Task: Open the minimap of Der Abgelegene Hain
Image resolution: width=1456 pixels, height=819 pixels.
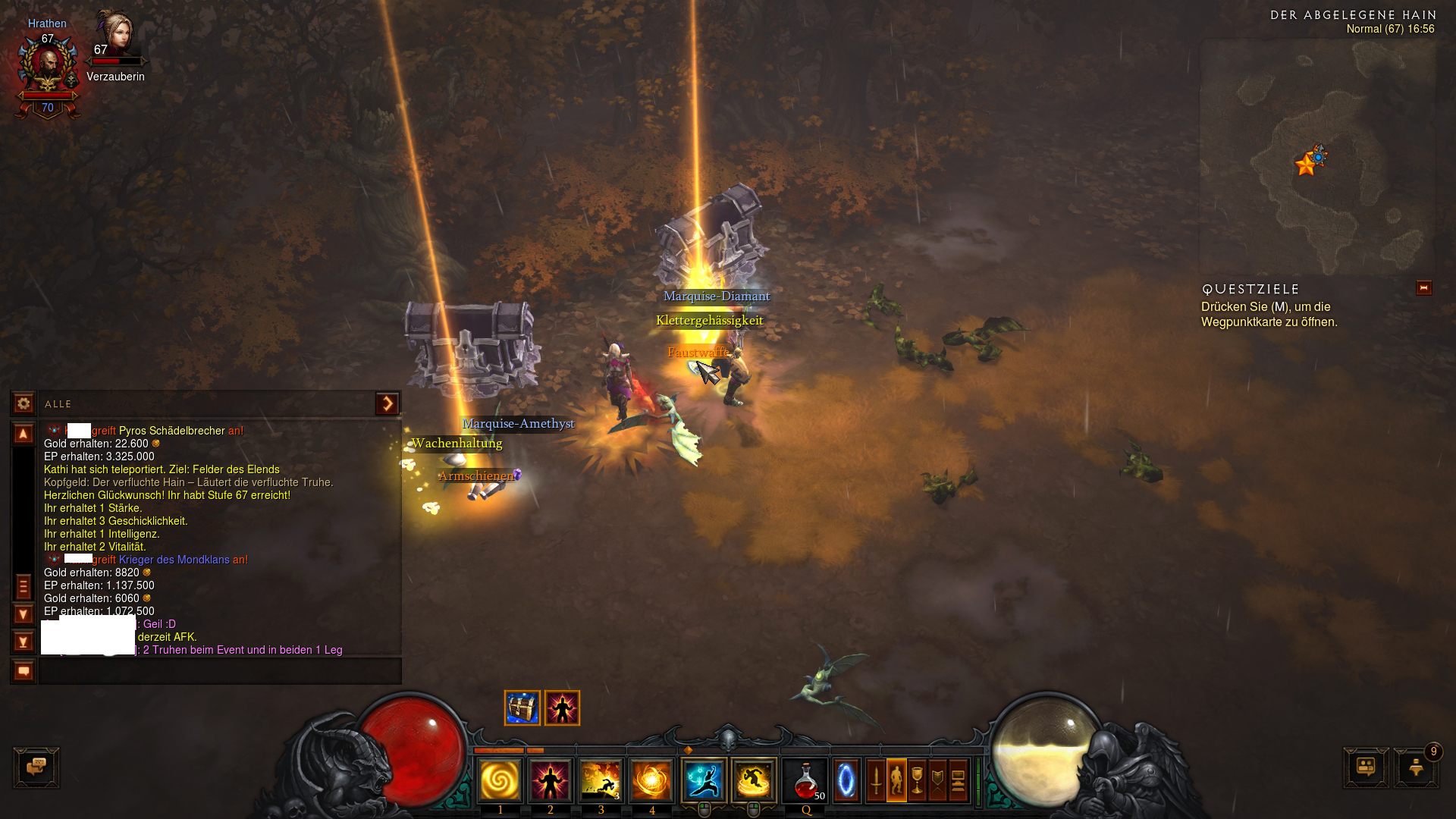Action: (1317, 158)
